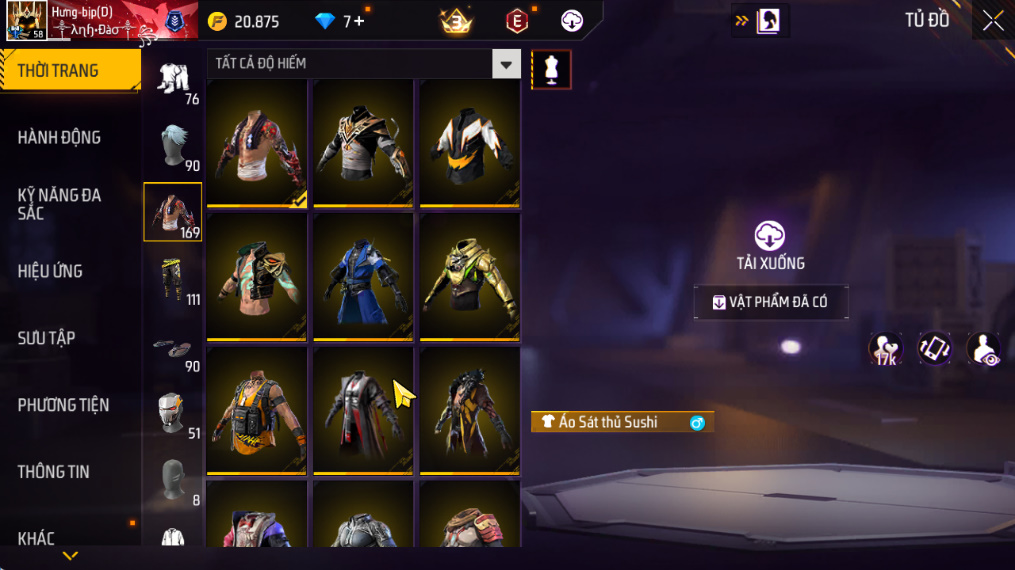
Task: Close the wardrobe with the X button
Action: pyautogui.click(x=992, y=21)
